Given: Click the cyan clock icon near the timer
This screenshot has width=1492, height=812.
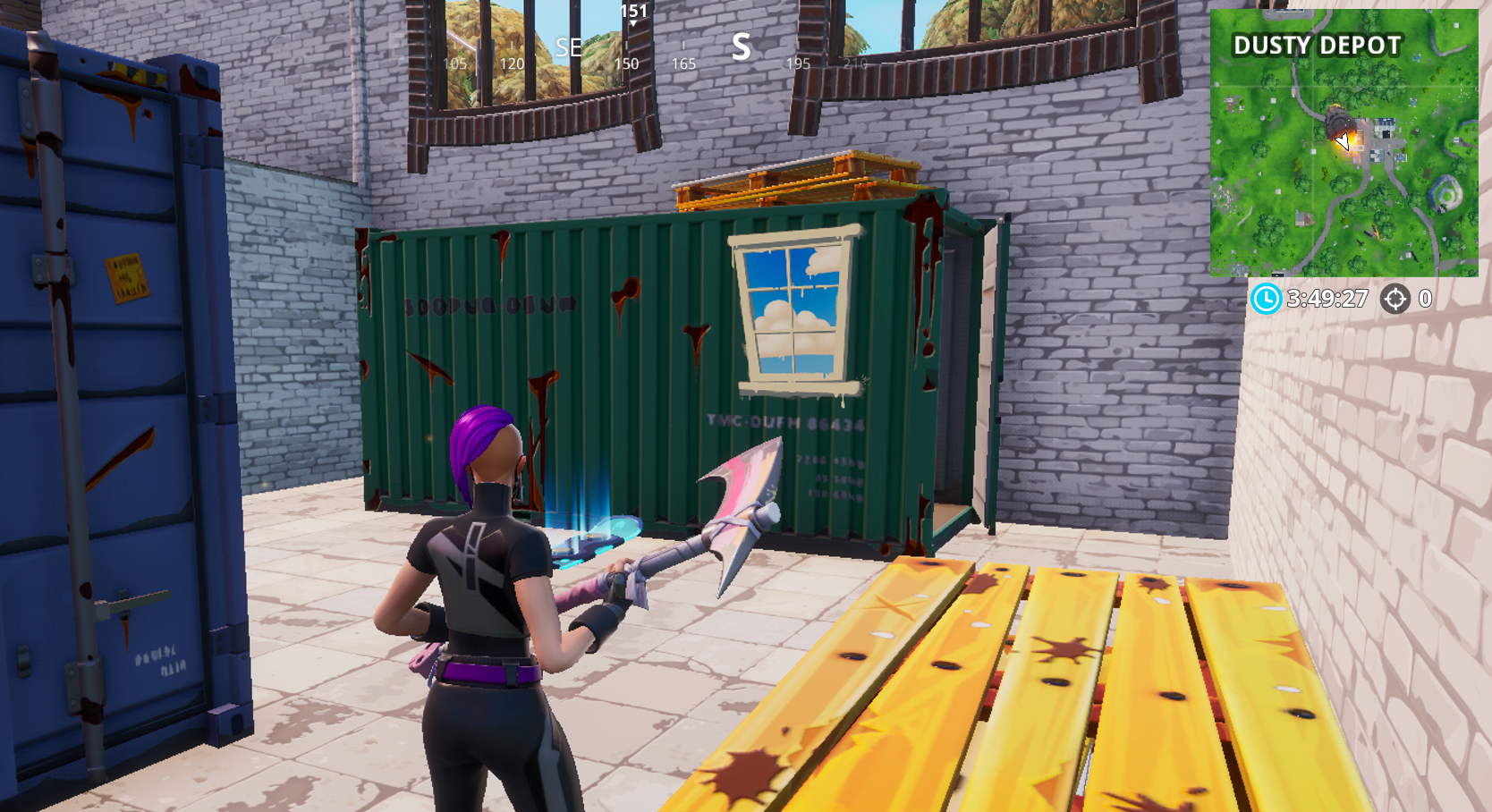Looking at the screenshot, I should click(x=1267, y=298).
